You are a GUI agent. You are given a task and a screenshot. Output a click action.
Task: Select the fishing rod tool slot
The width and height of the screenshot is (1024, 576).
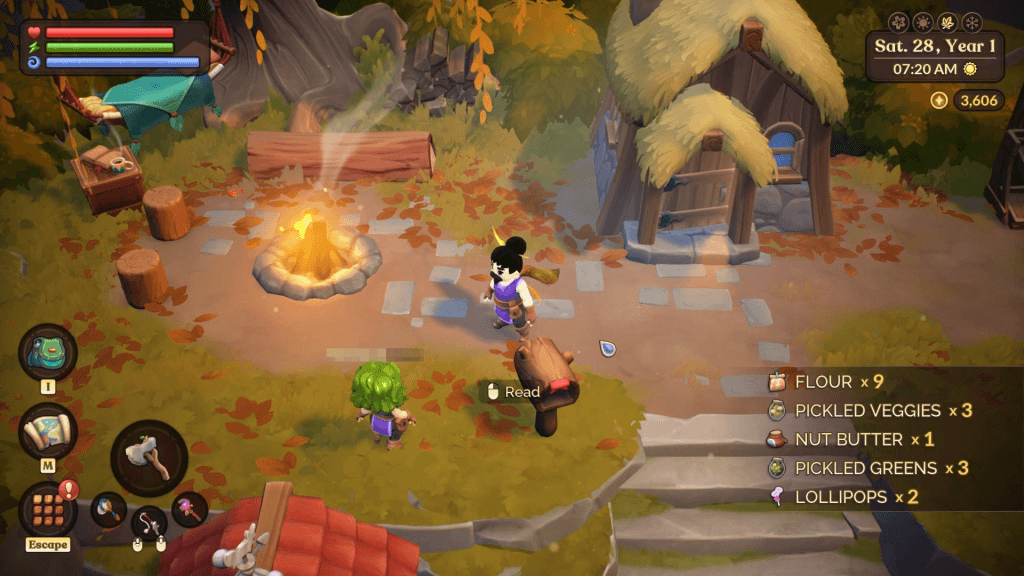click(x=149, y=522)
